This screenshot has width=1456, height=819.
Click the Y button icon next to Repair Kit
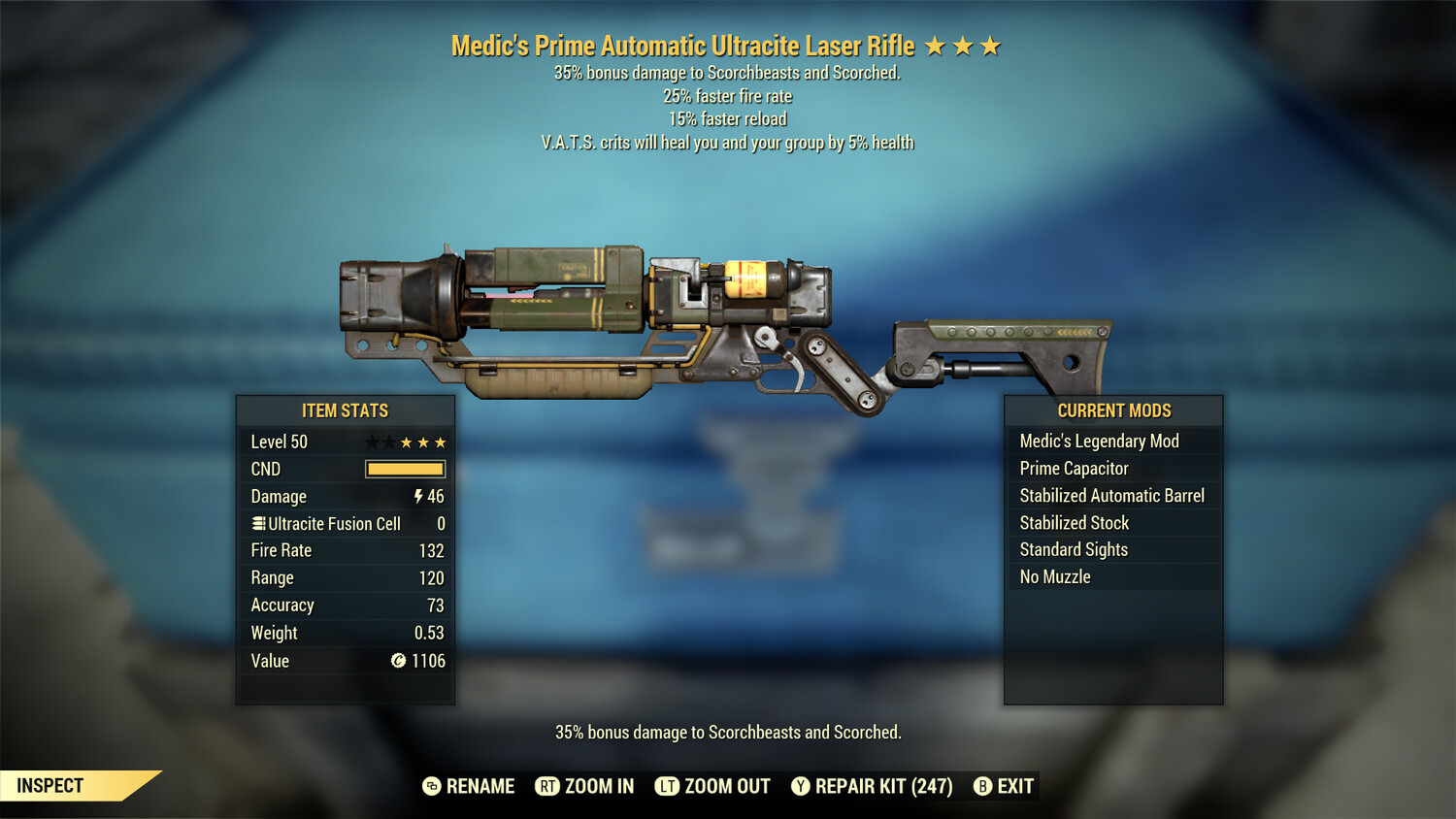[x=801, y=786]
